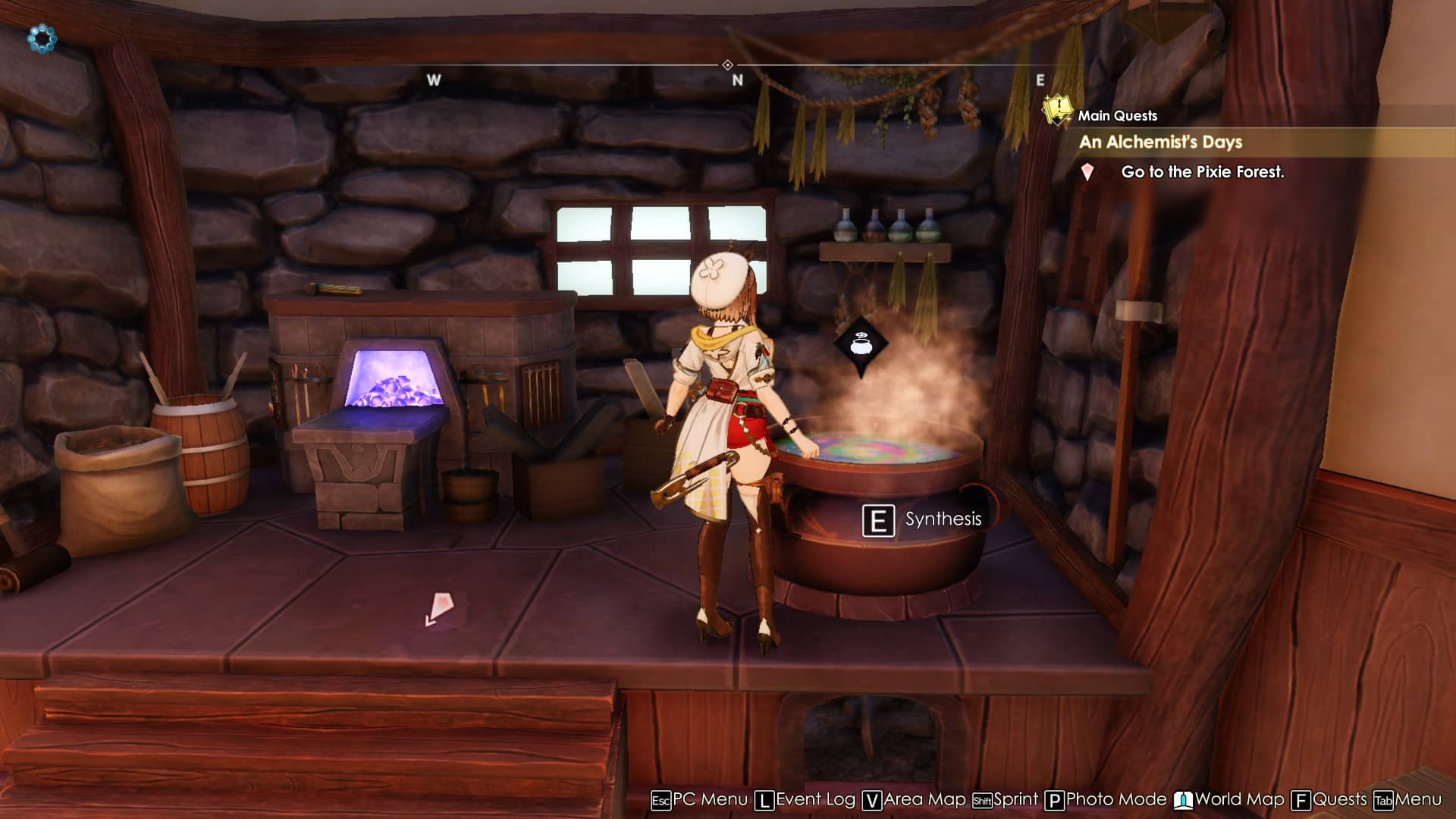Open the An Alchemist's Days quest tracker
This screenshot has height=819, width=1456.
pyautogui.click(x=1160, y=142)
